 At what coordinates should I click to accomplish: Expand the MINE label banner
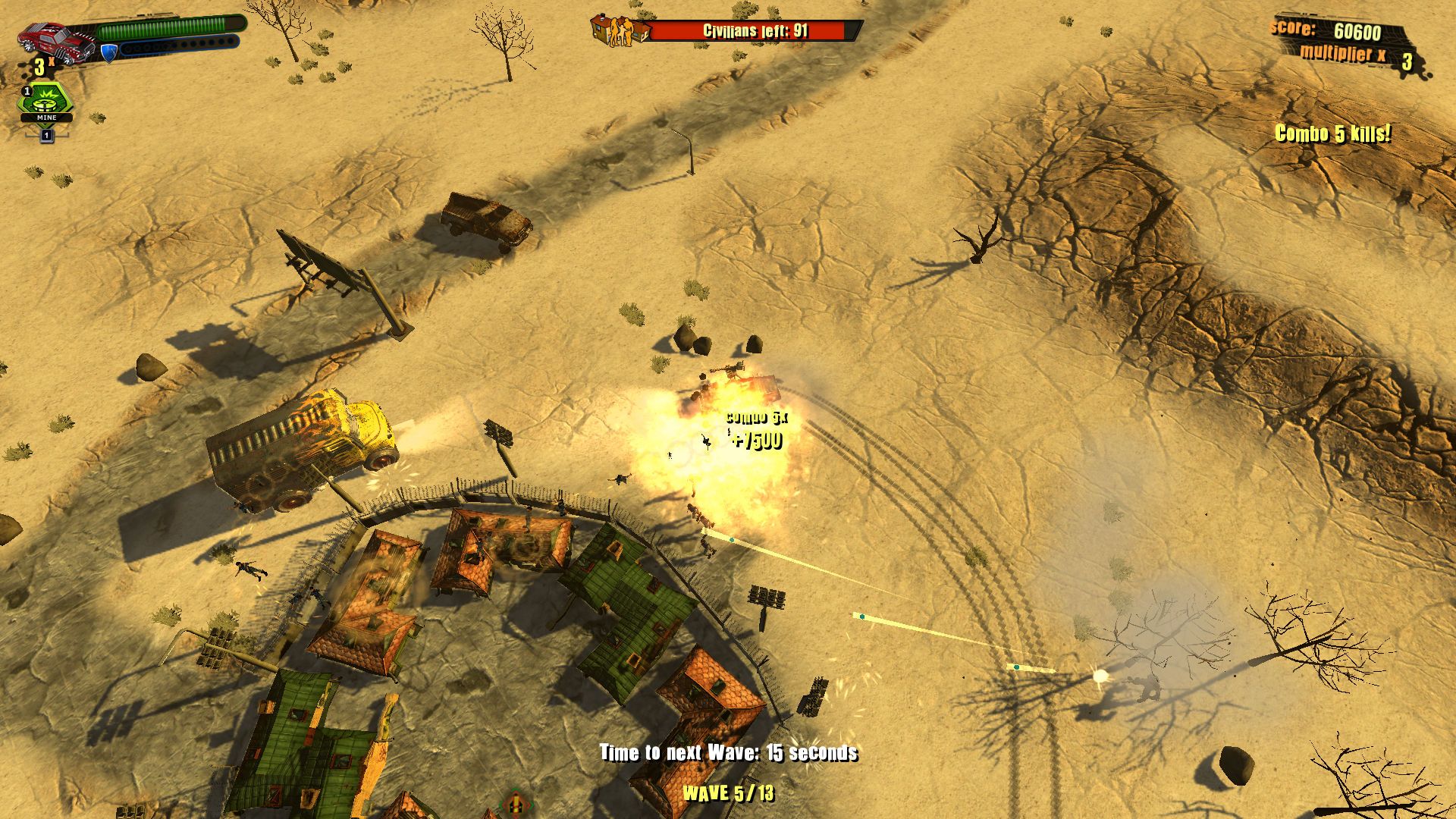(x=46, y=118)
